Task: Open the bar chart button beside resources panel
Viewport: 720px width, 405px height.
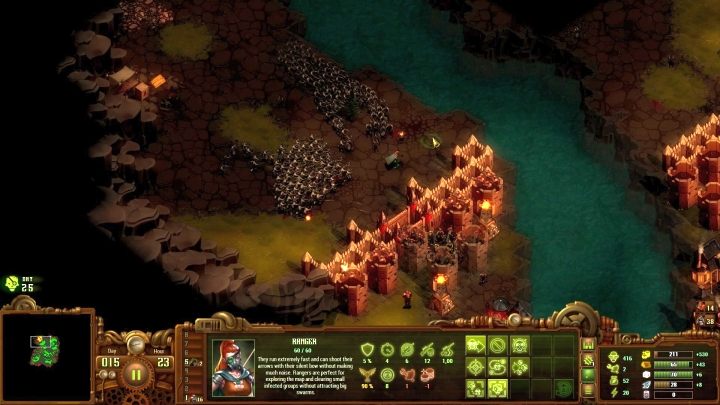Action: pyautogui.click(x=588, y=346)
